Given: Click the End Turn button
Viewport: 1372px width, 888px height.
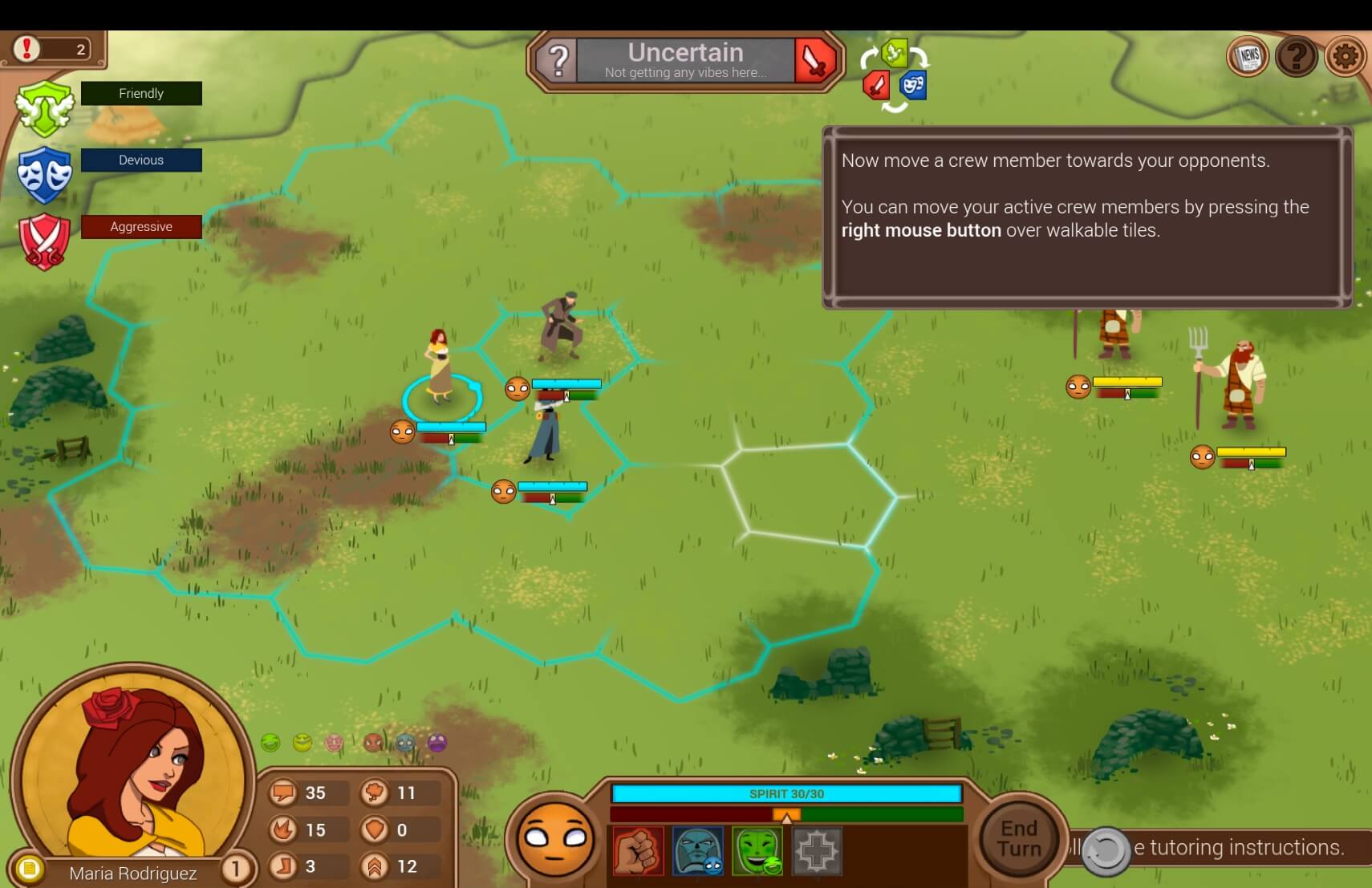Looking at the screenshot, I should (1019, 838).
